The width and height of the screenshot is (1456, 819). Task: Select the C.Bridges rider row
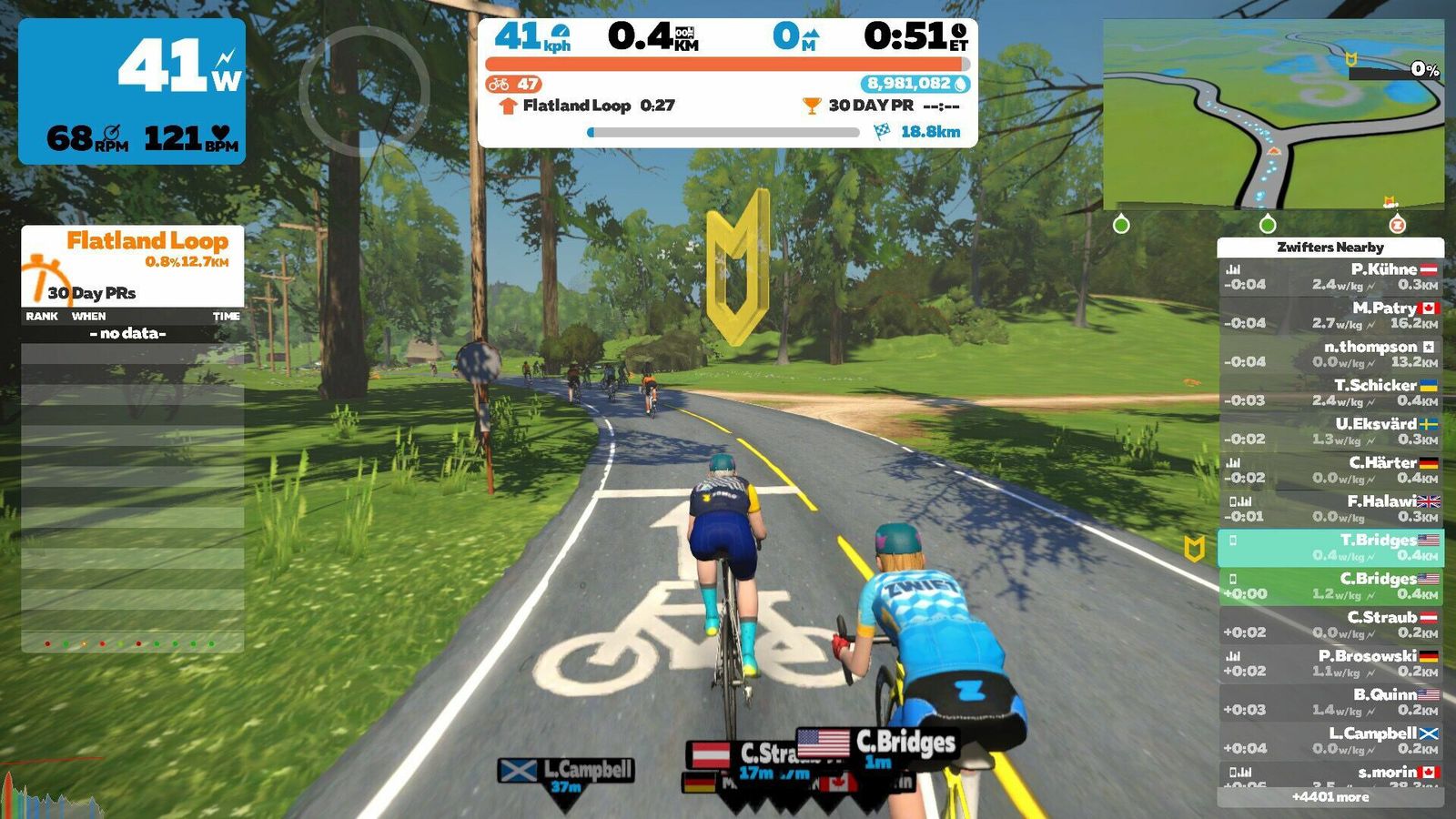click(1330, 586)
